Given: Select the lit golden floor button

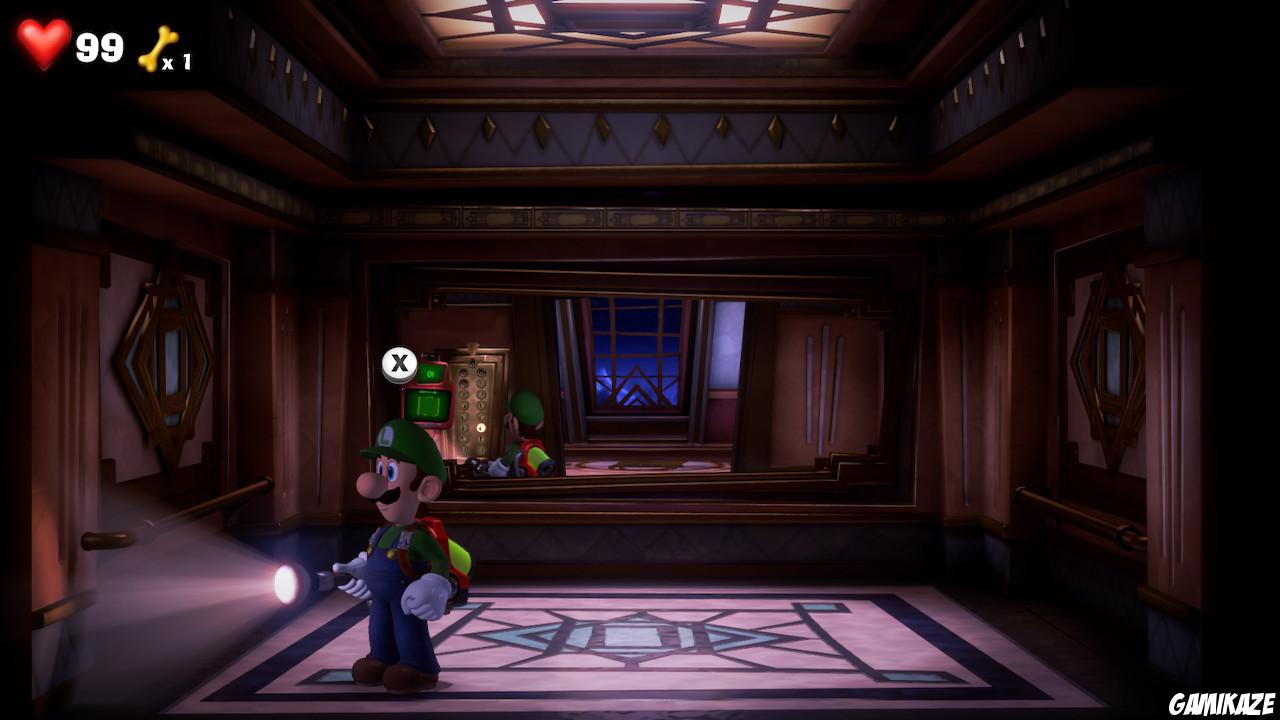Looking at the screenshot, I should point(480,427).
